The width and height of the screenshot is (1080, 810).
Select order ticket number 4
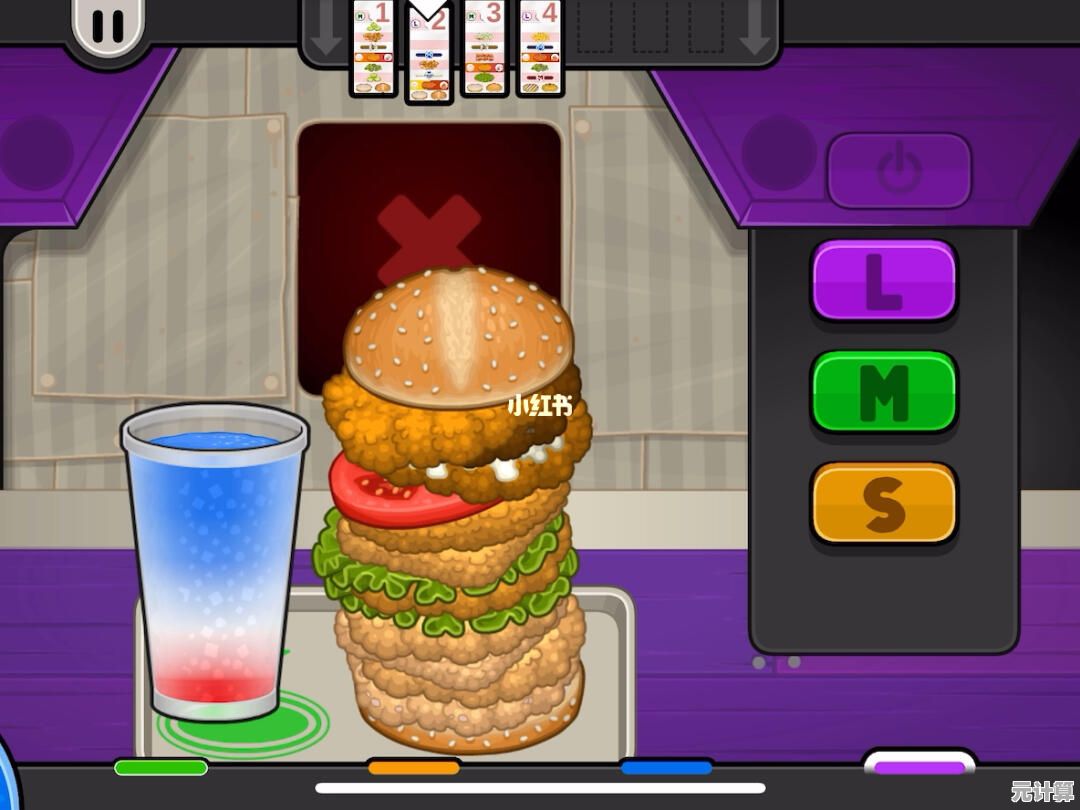click(x=540, y=48)
